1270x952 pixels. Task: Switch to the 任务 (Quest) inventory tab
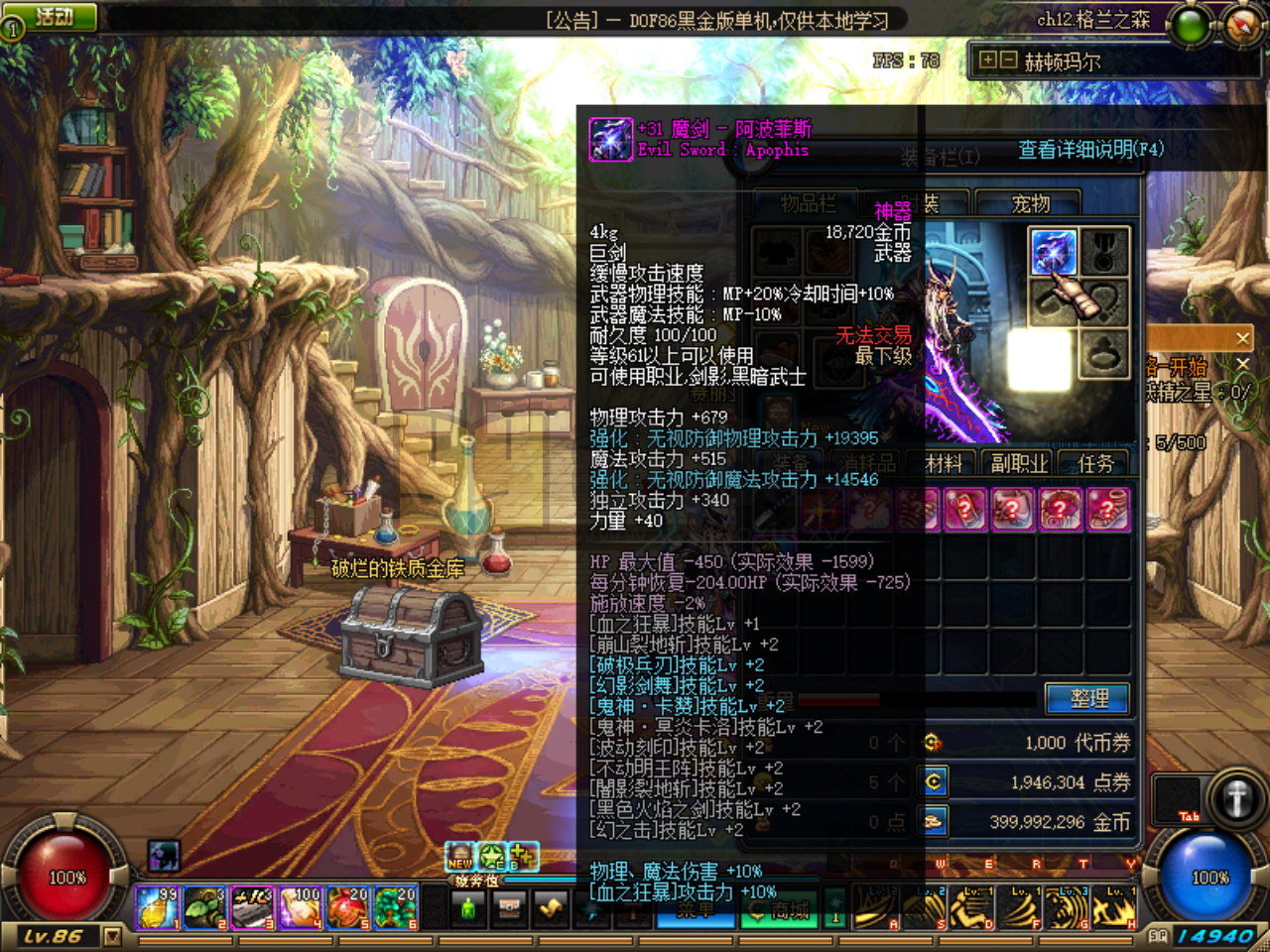[x=1095, y=463]
